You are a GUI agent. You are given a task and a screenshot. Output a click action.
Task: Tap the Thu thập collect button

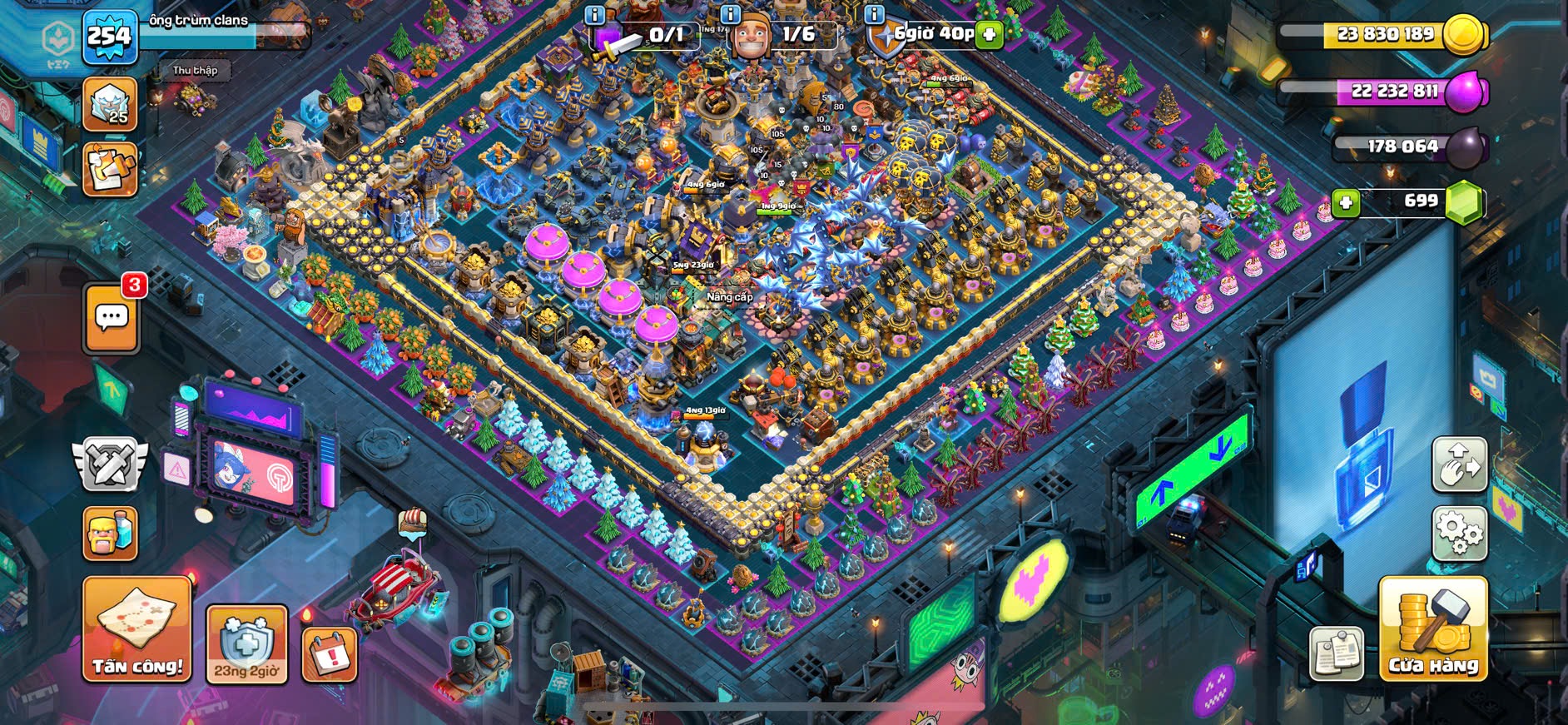pyautogui.click(x=195, y=71)
